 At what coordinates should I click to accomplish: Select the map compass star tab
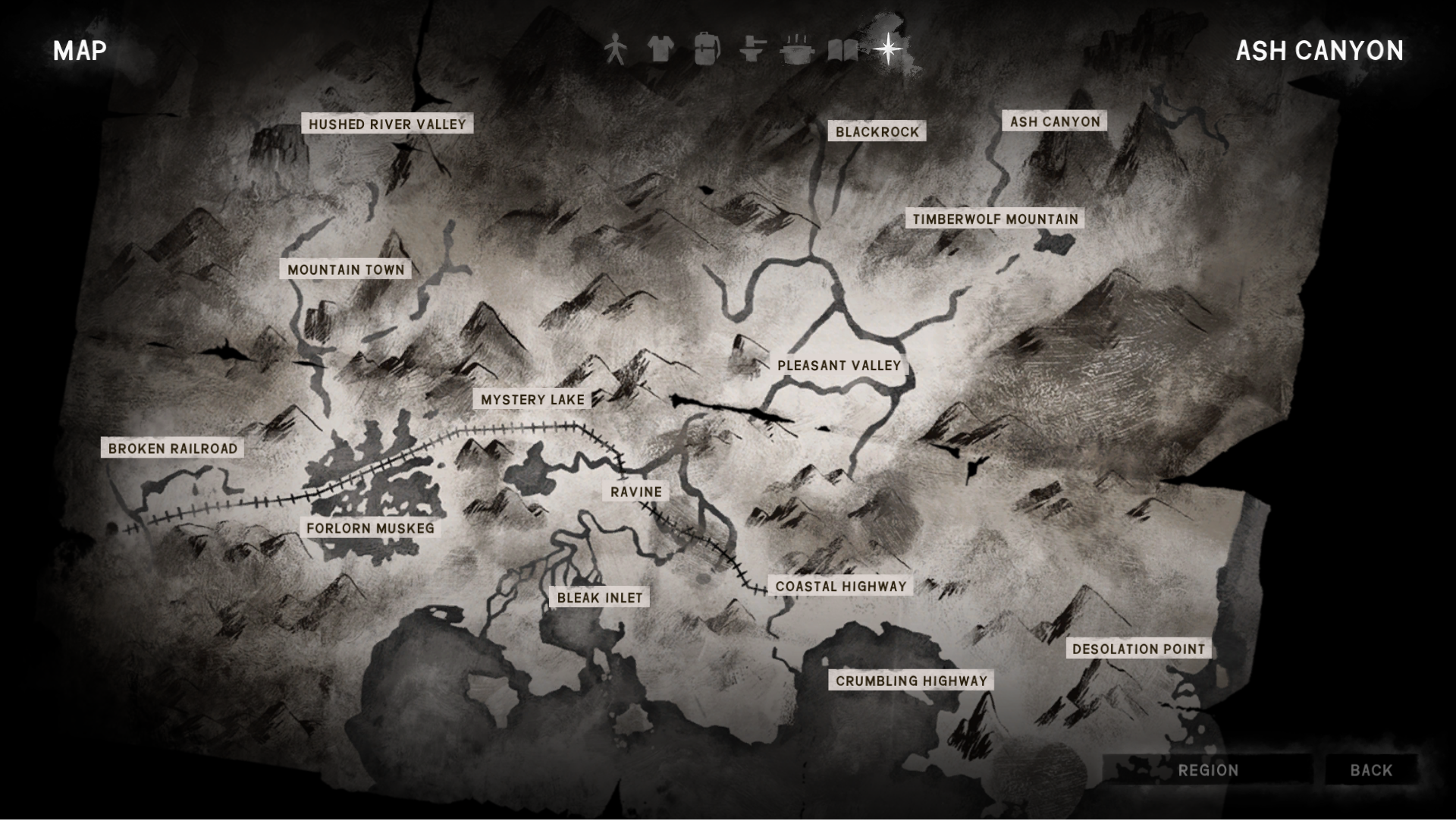click(x=887, y=50)
